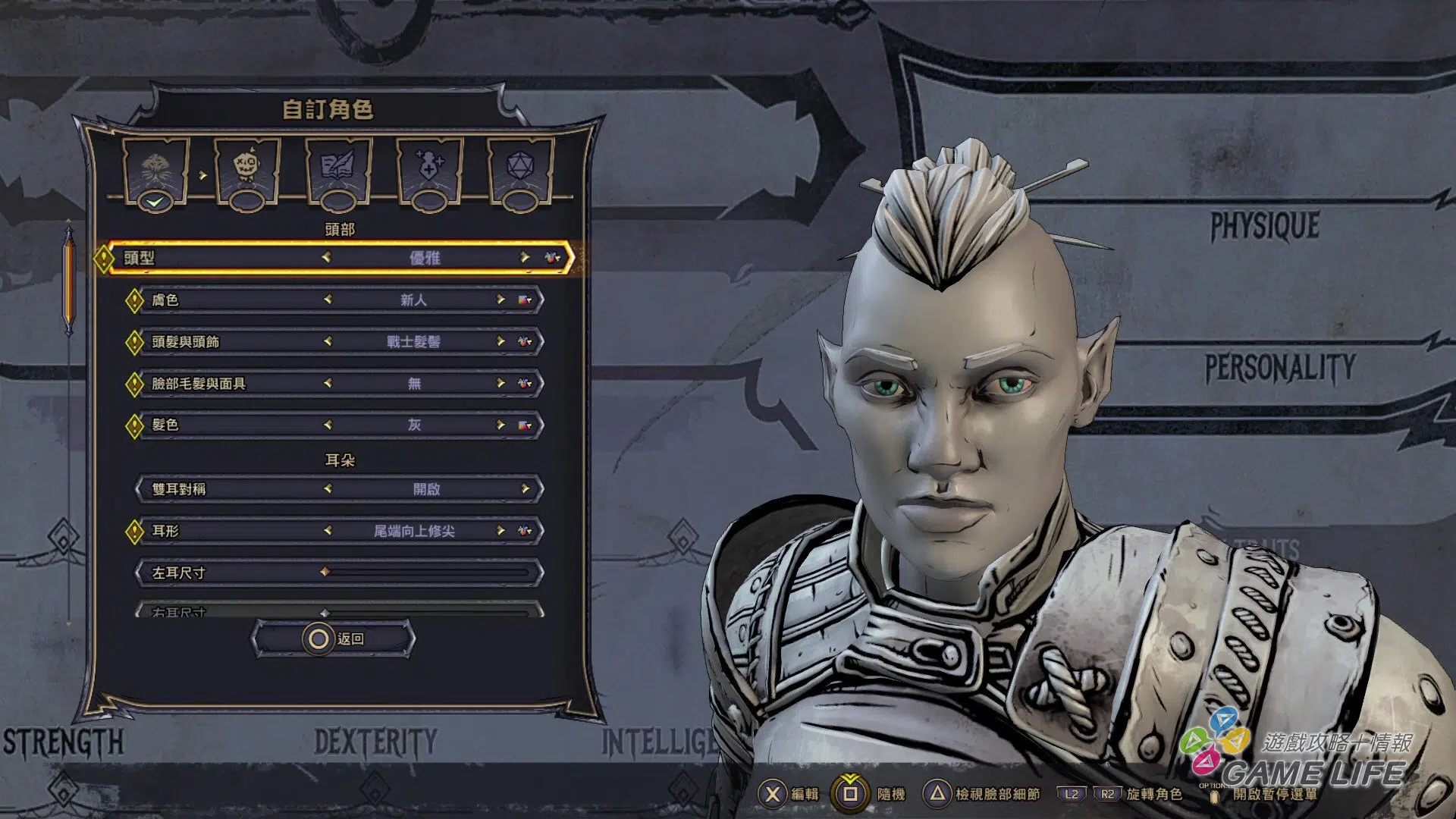The width and height of the screenshot is (1456, 819).
Task: Advance 臉部毛髮與面具 facial hair option
Action: point(500,383)
